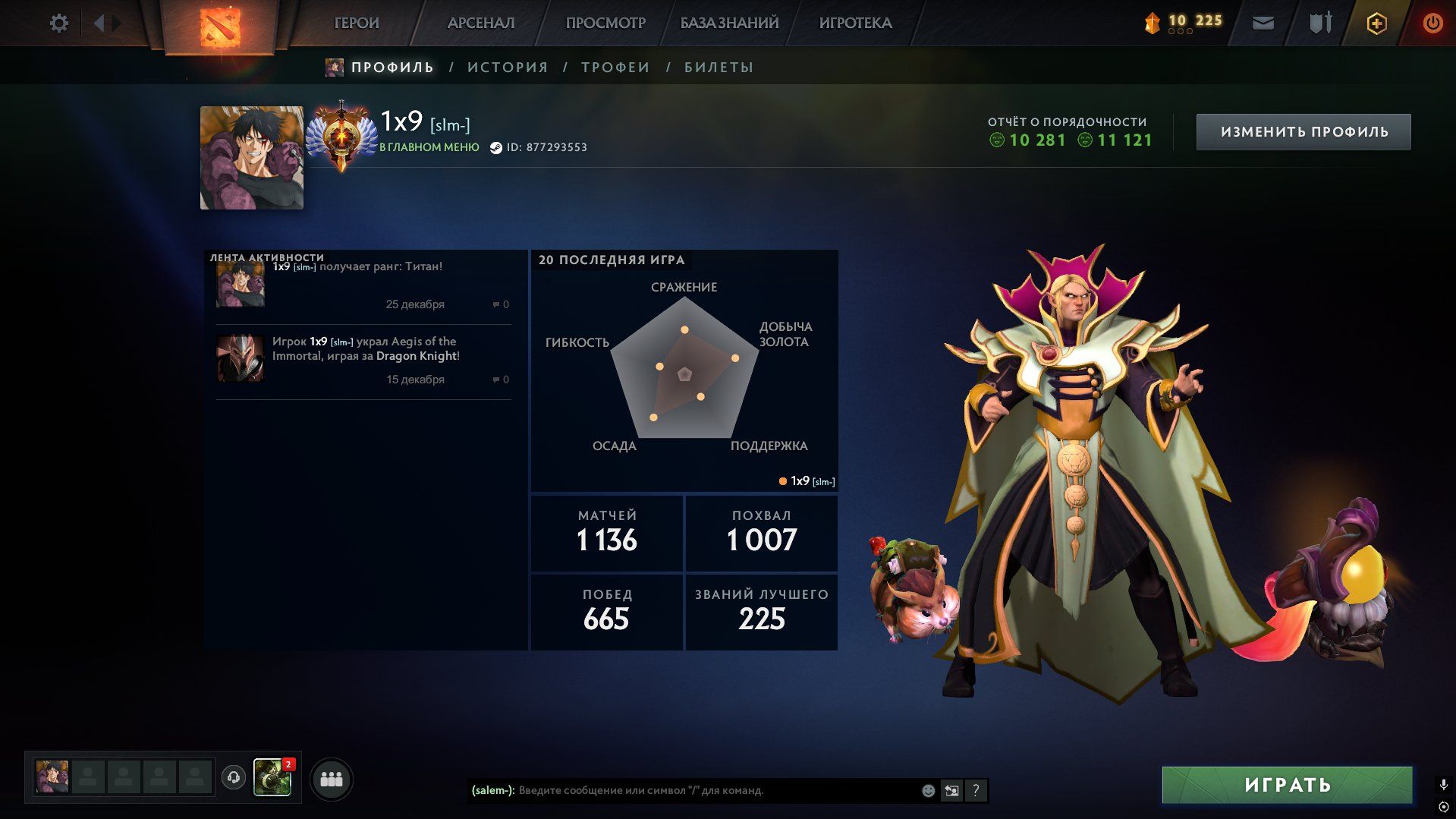Open the friends list group icon
The image size is (1456, 819).
pos(332,780)
